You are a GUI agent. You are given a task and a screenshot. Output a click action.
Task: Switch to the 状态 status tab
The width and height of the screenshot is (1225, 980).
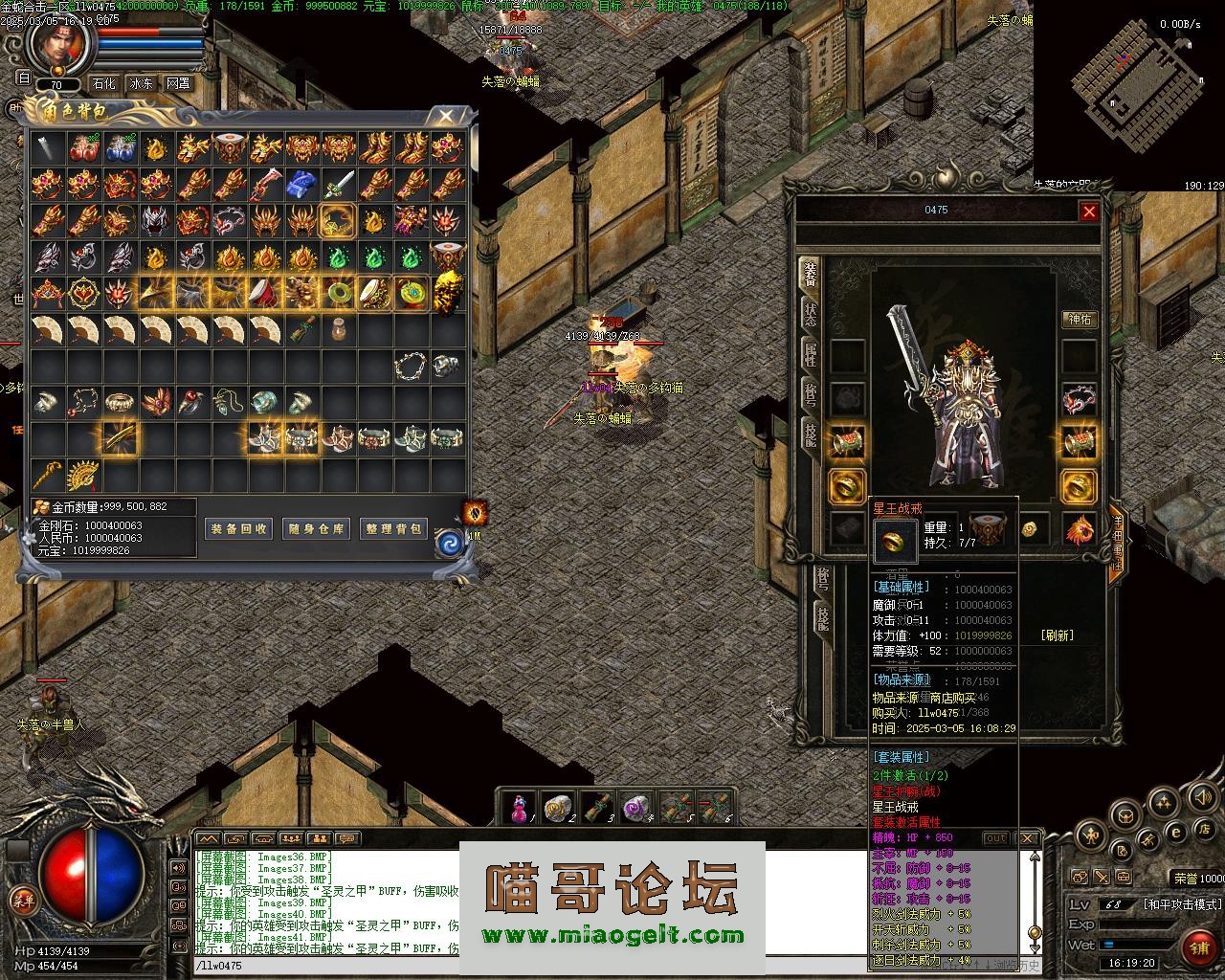[x=810, y=315]
